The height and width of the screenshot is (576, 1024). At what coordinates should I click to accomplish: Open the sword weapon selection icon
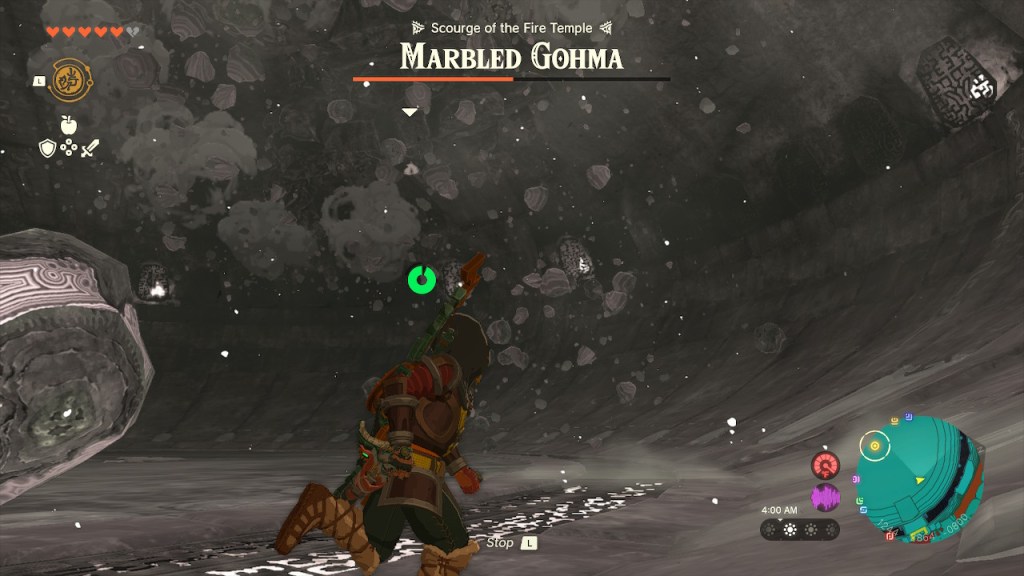[91, 148]
